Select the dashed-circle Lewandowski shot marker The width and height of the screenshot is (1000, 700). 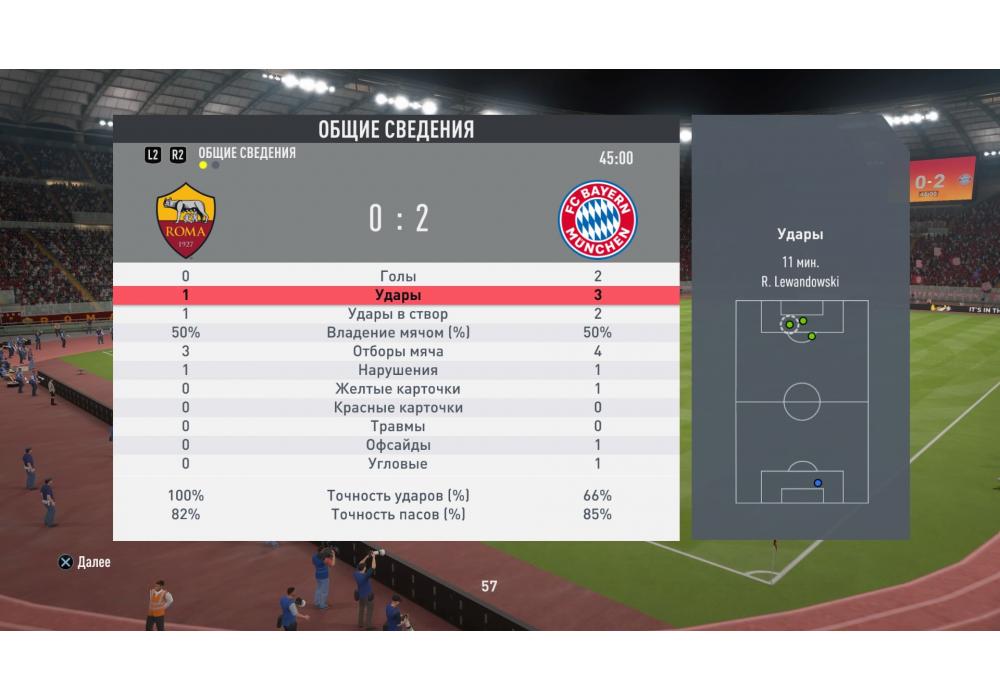click(x=789, y=325)
